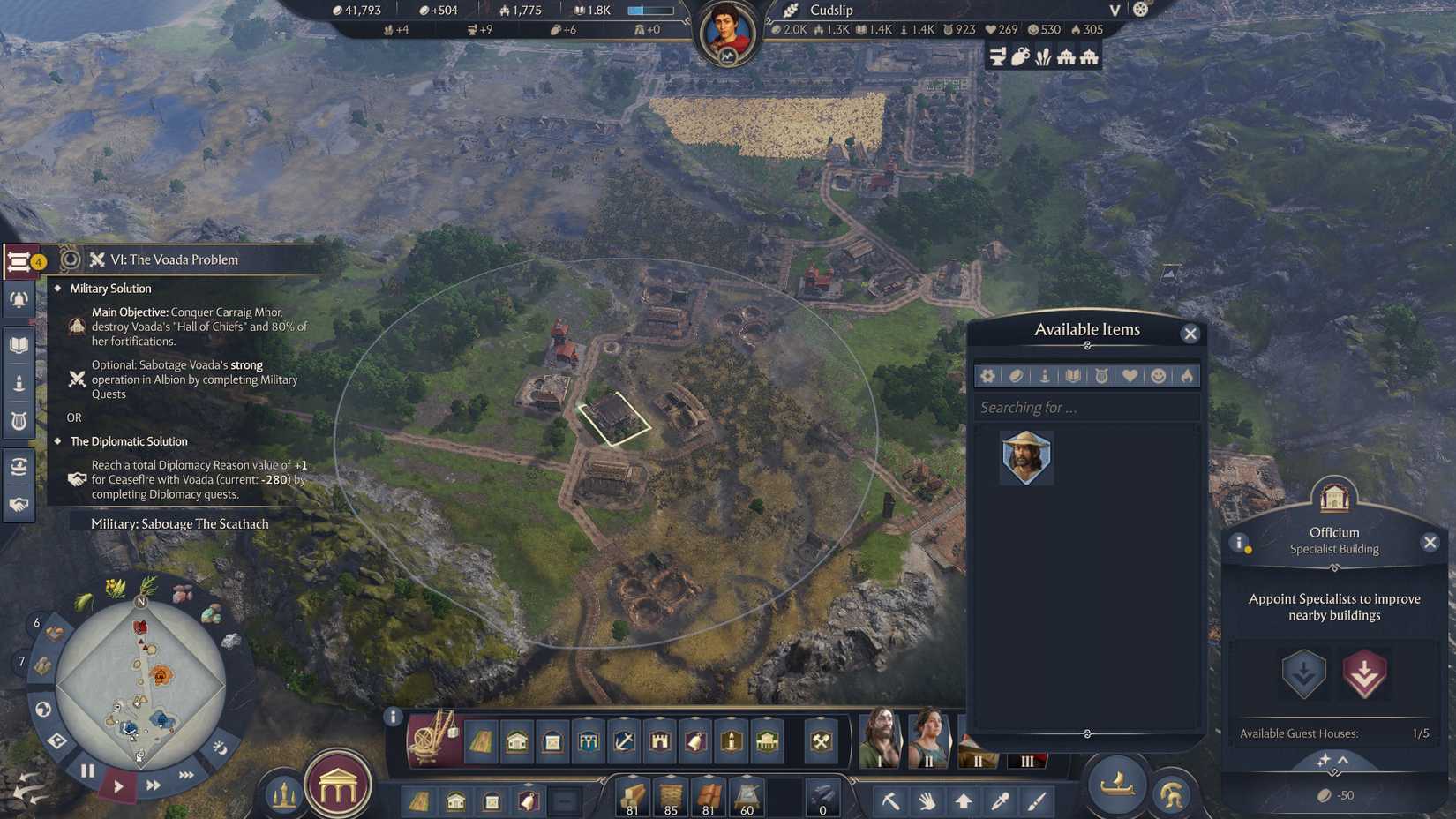The height and width of the screenshot is (819, 1456).
Task: Select the grey standard specialist slot in Officium
Action: point(1303,674)
